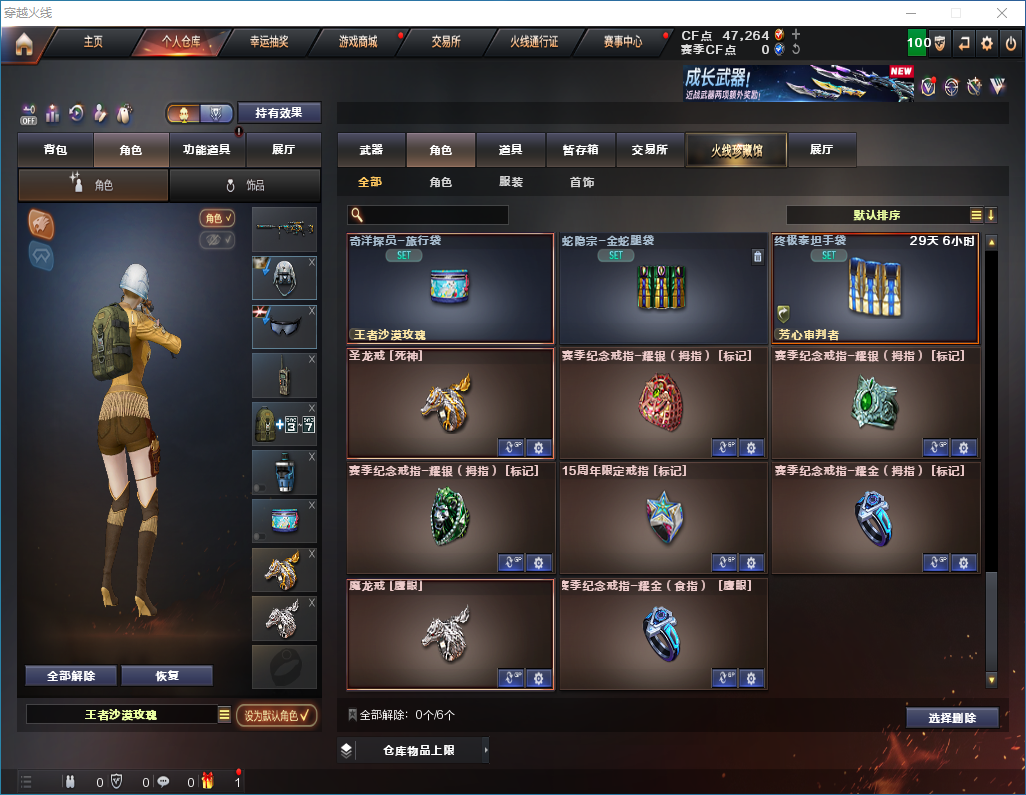Switch to the 功能道具 tab

click(207, 150)
